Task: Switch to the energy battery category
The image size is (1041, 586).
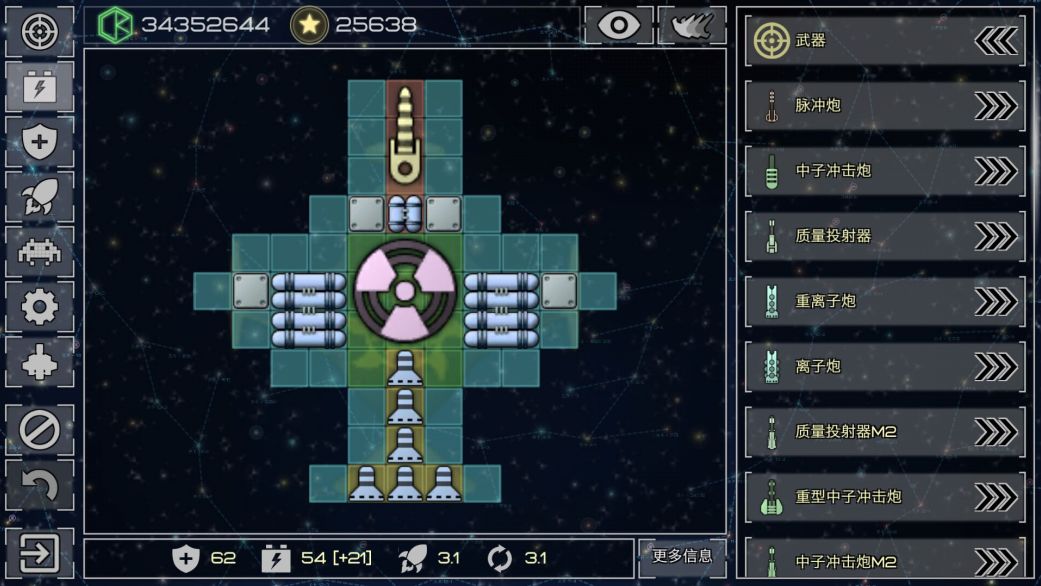Action: (40, 87)
